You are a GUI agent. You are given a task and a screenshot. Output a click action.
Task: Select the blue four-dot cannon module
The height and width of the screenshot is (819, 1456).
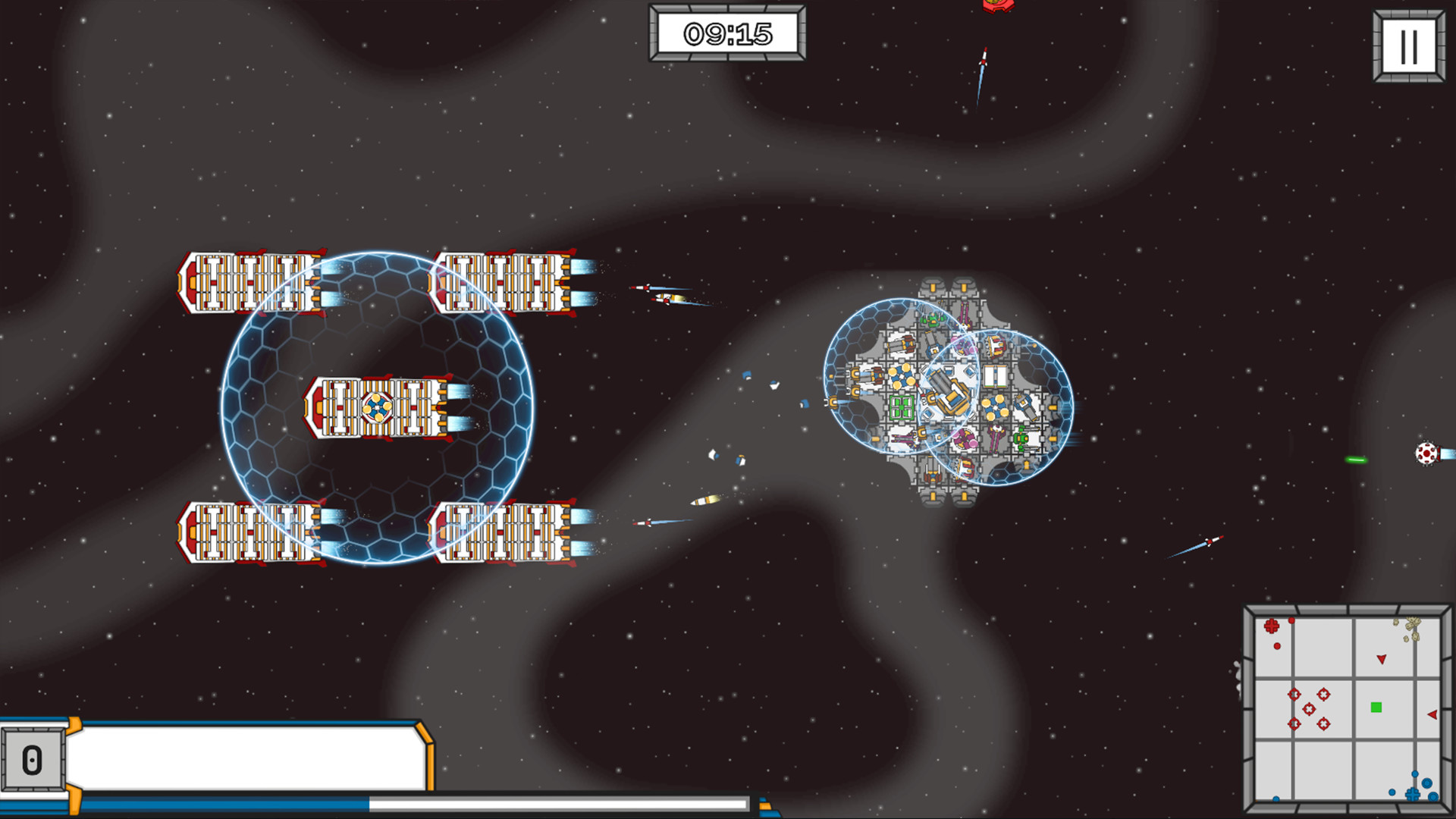click(902, 378)
